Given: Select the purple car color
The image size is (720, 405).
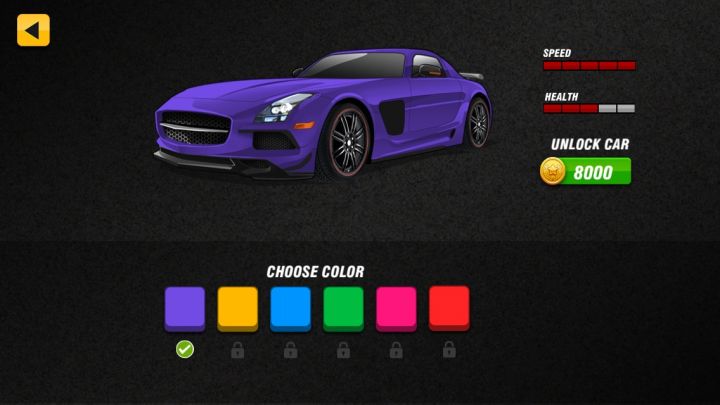Looking at the screenshot, I should pyautogui.click(x=185, y=308).
